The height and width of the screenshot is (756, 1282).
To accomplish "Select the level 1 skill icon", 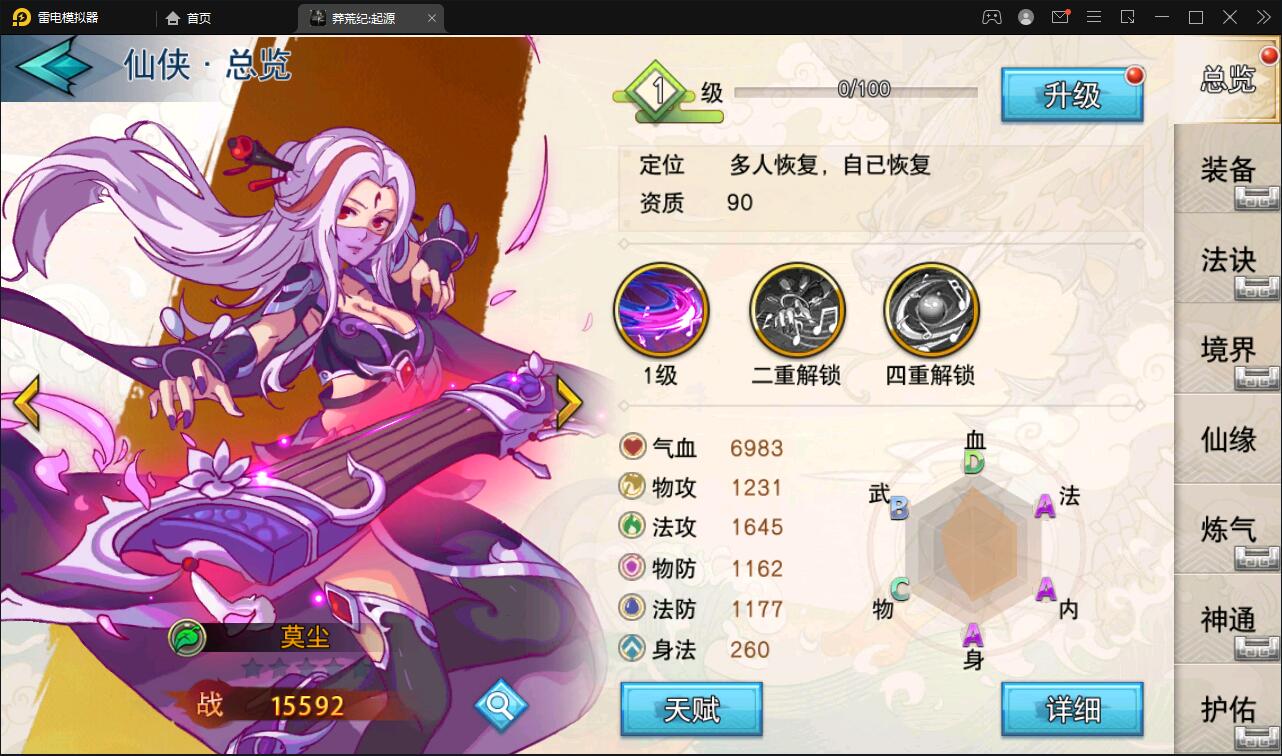I will pos(662,309).
